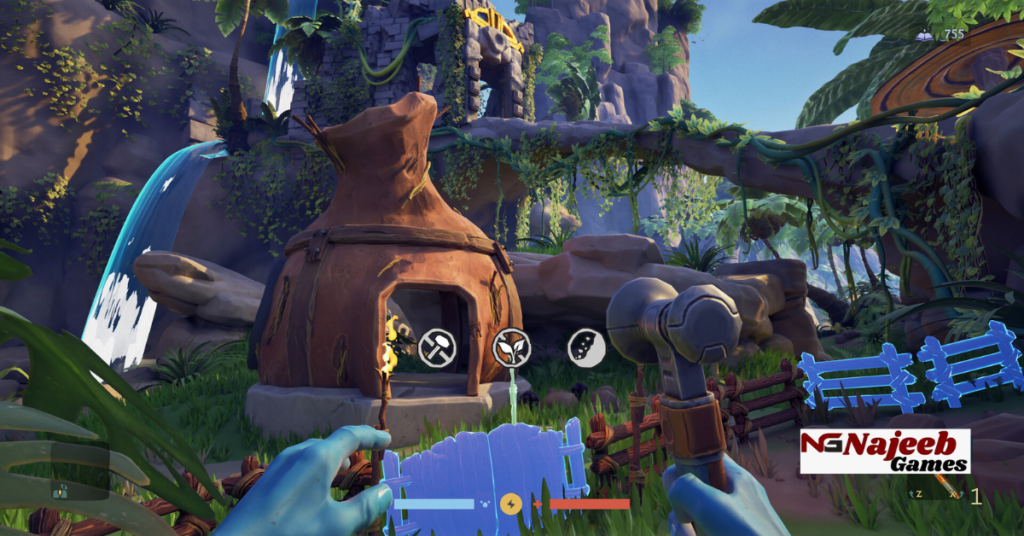1024x536 pixels.
Task: Choose the plant sprout mode icon
Action: pos(511,346)
